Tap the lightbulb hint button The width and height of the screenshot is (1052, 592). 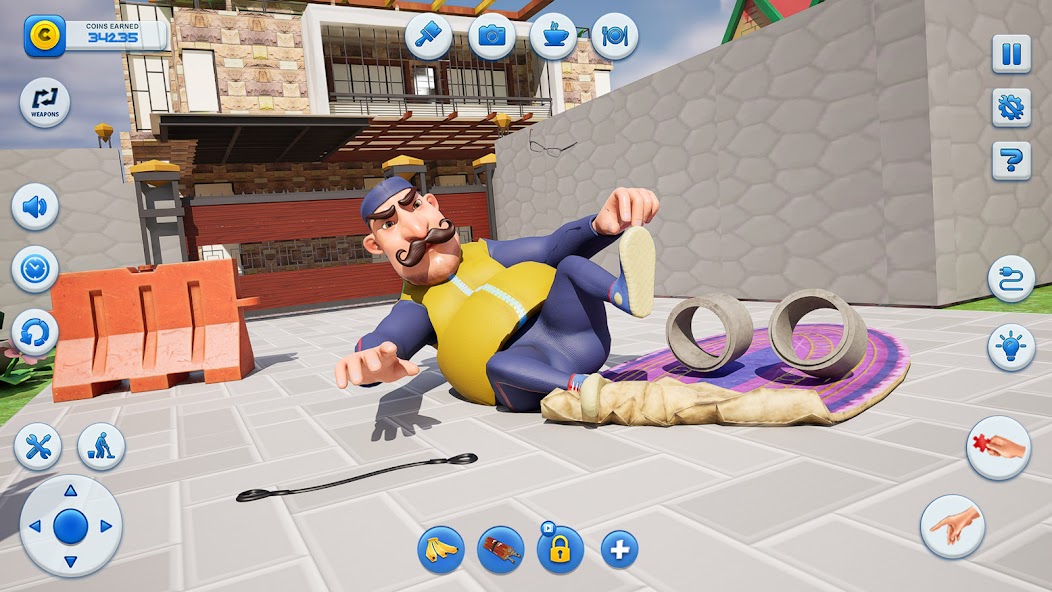tap(1011, 347)
